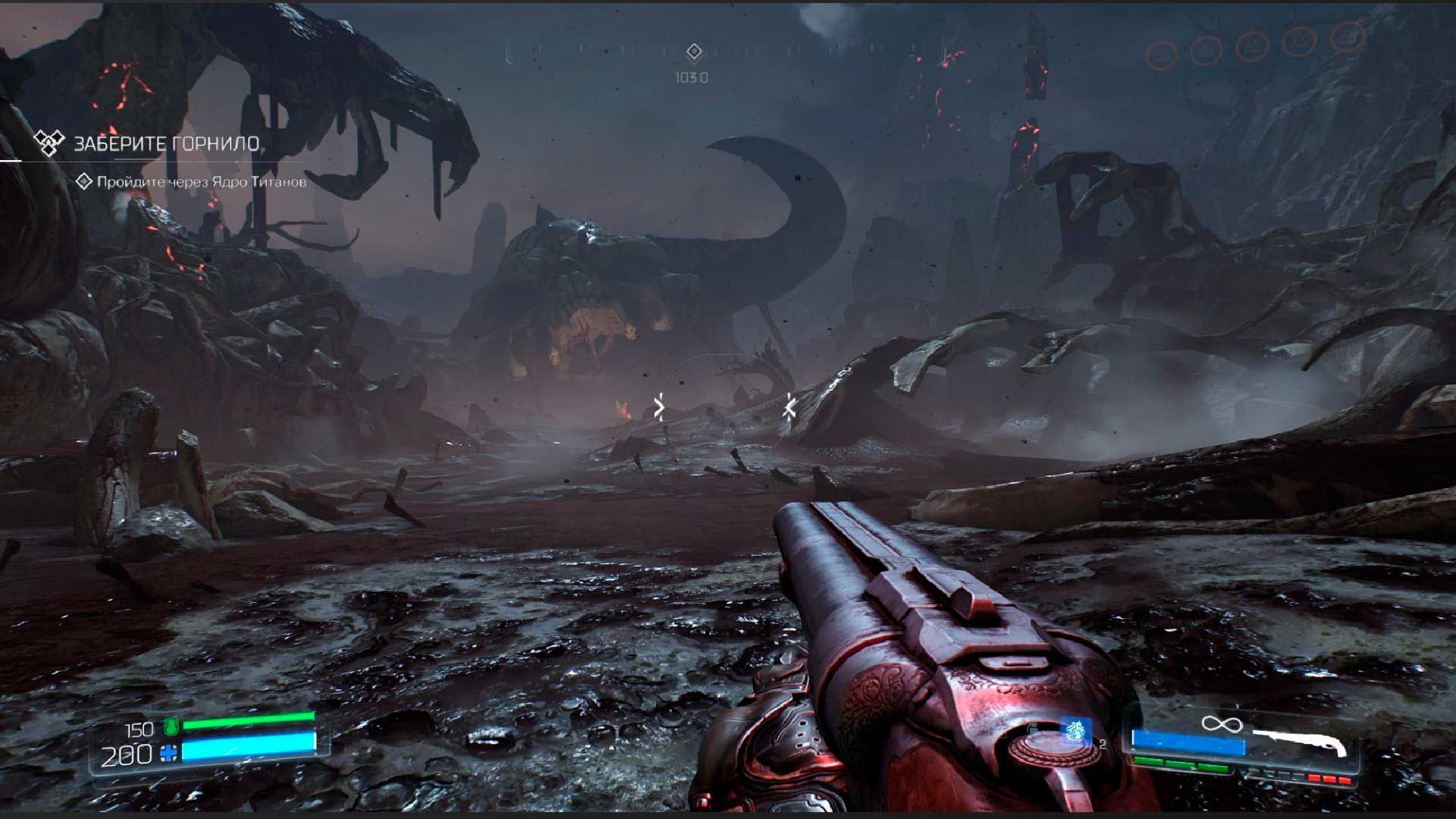1456x819 pixels.
Task: Expand the right pickup chevron marker mid-screen
Action: 789,406
